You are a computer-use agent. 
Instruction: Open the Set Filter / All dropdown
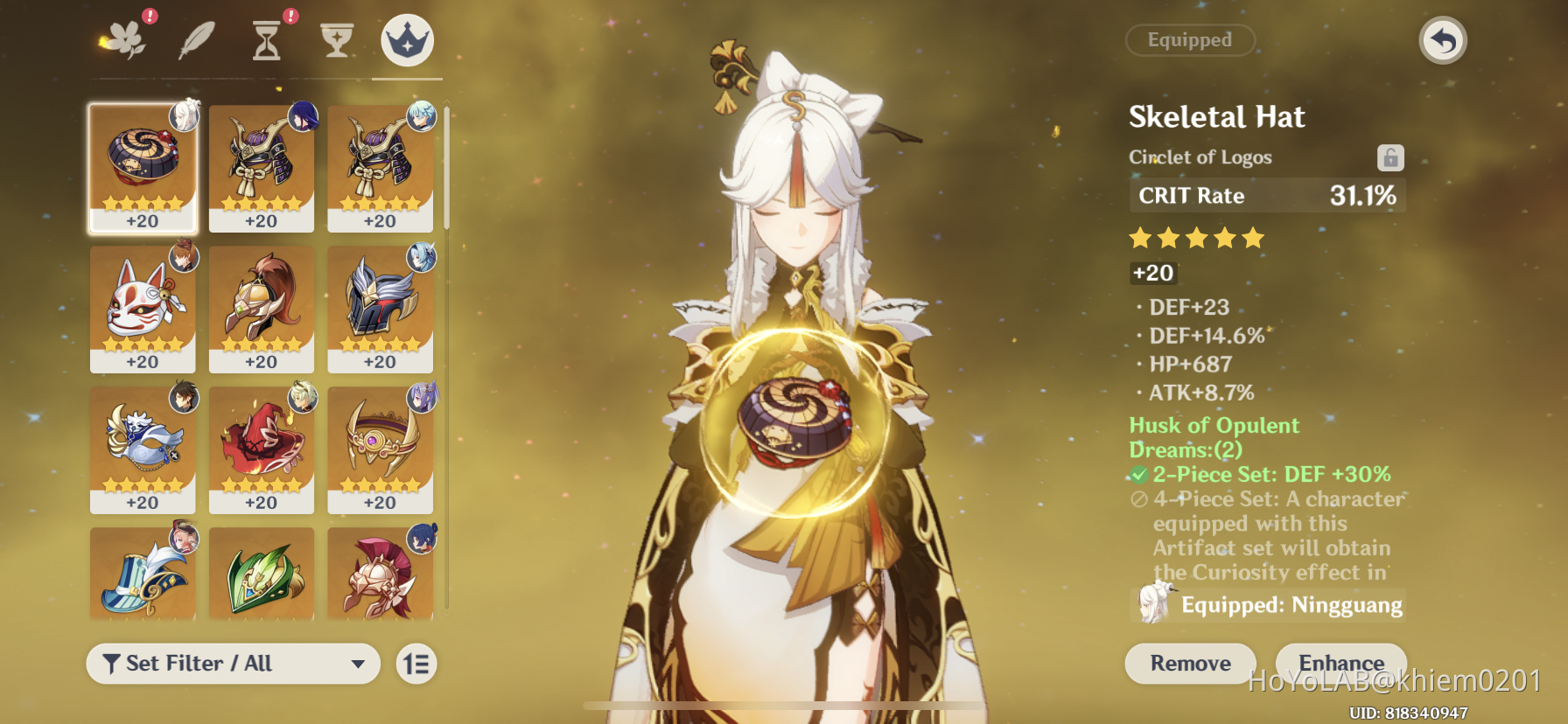[232, 664]
